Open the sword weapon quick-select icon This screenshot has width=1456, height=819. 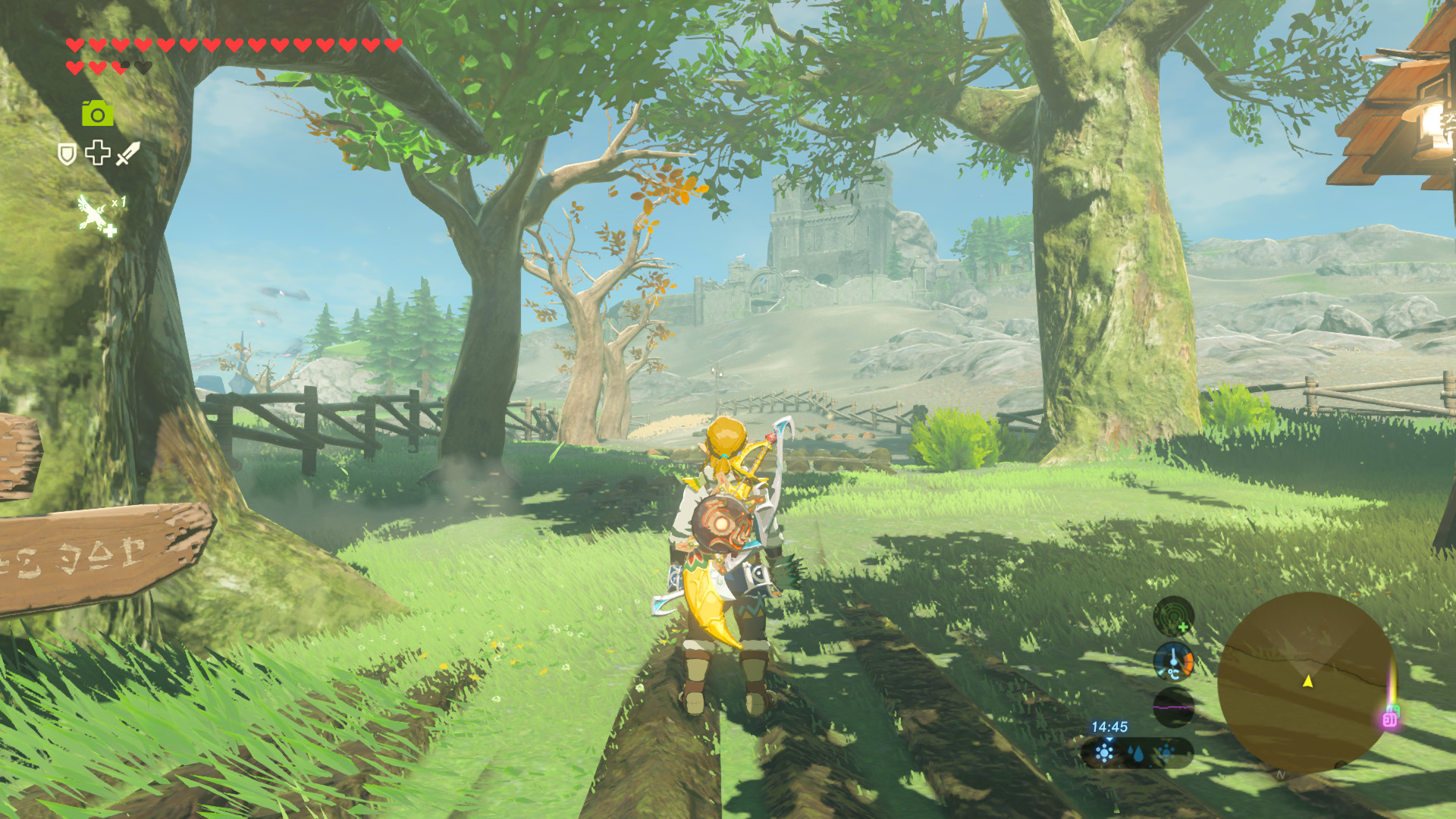[x=127, y=153]
